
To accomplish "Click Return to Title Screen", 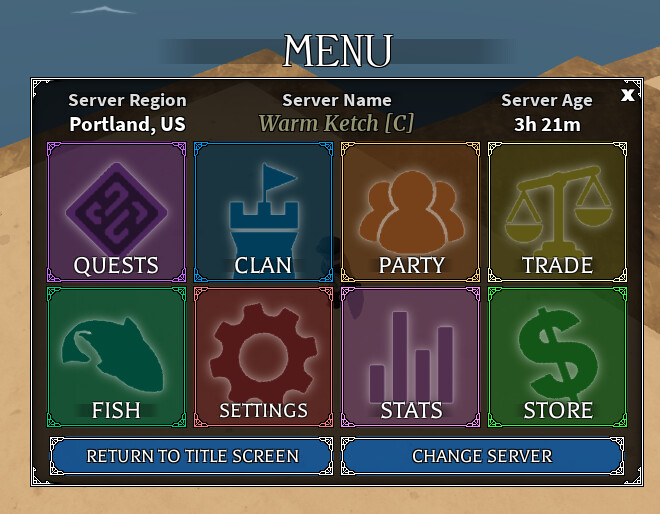I will point(192,456).
